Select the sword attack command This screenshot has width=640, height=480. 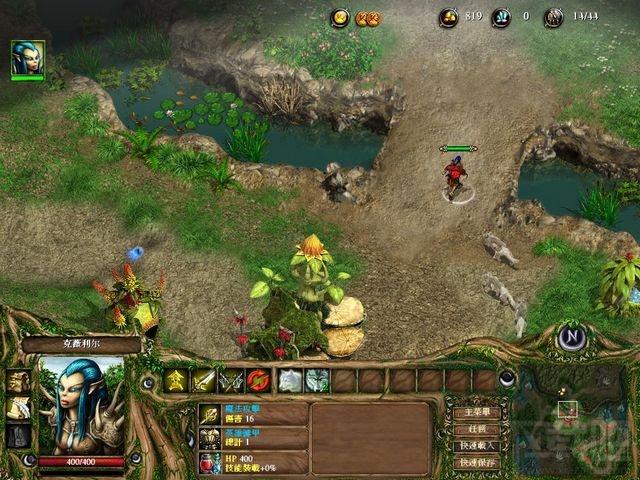(x=204, y=380)
